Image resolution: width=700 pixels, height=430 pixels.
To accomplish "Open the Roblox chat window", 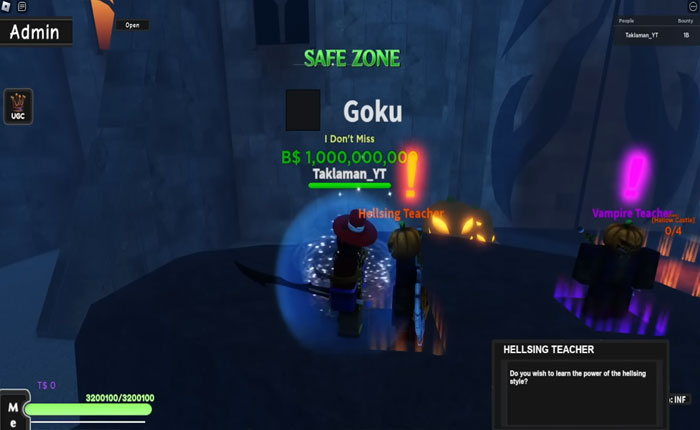I will tap(22, 7).
